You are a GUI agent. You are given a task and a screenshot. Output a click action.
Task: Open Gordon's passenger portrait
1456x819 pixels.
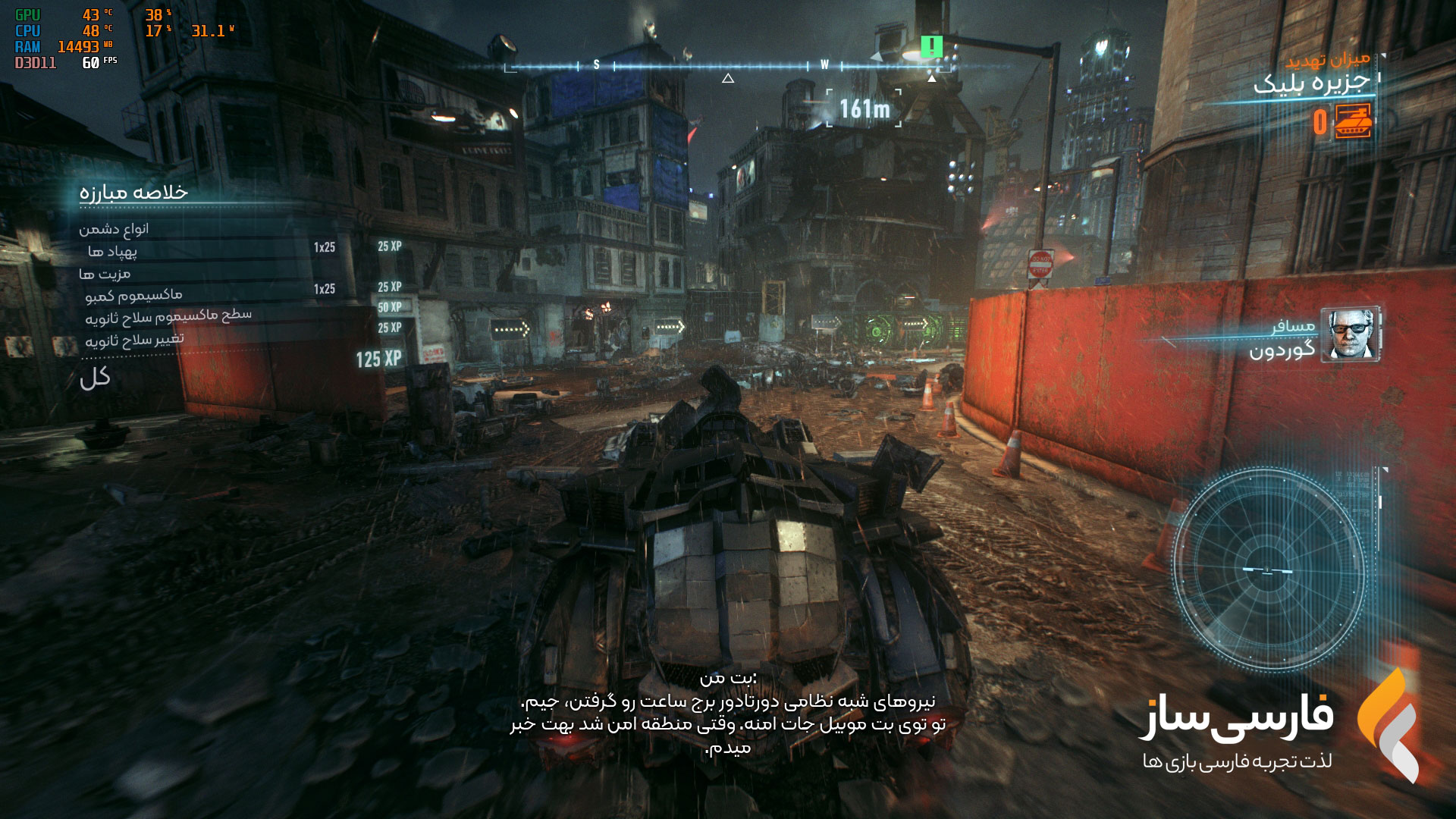click(1351, 334)
